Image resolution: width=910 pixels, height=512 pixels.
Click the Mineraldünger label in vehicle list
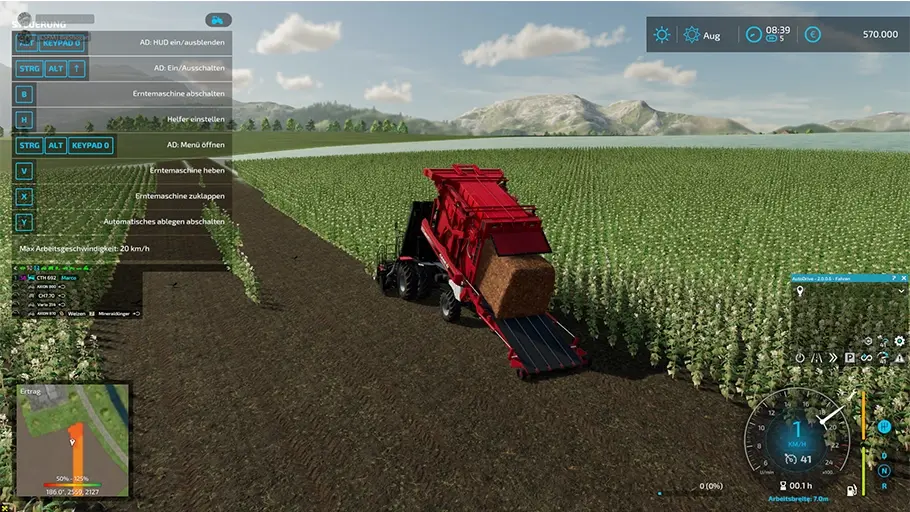pyautogui.click(x=114, y=314)
